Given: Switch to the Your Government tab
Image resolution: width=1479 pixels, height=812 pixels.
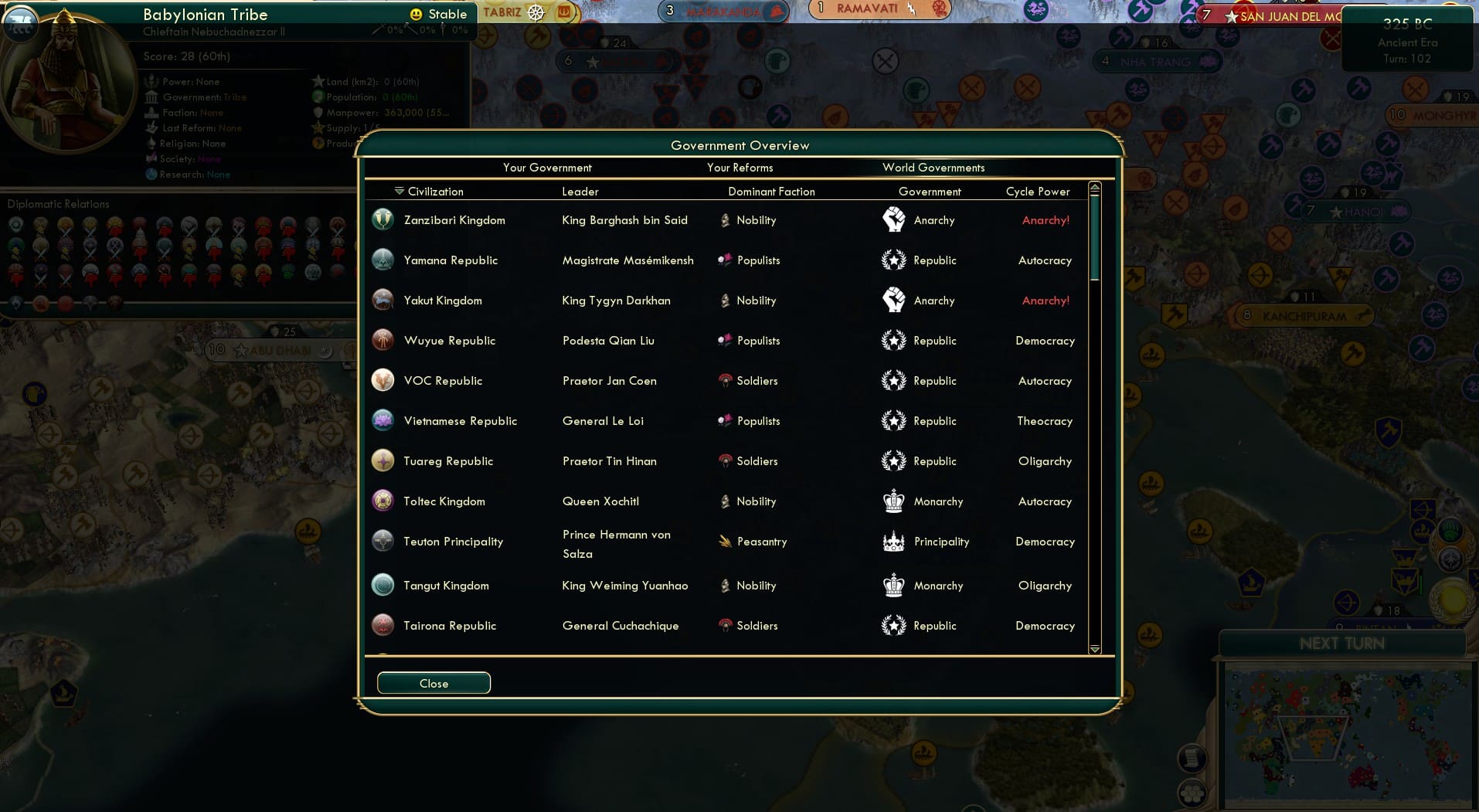Looking at the screenshot, I should pos(546,168).
